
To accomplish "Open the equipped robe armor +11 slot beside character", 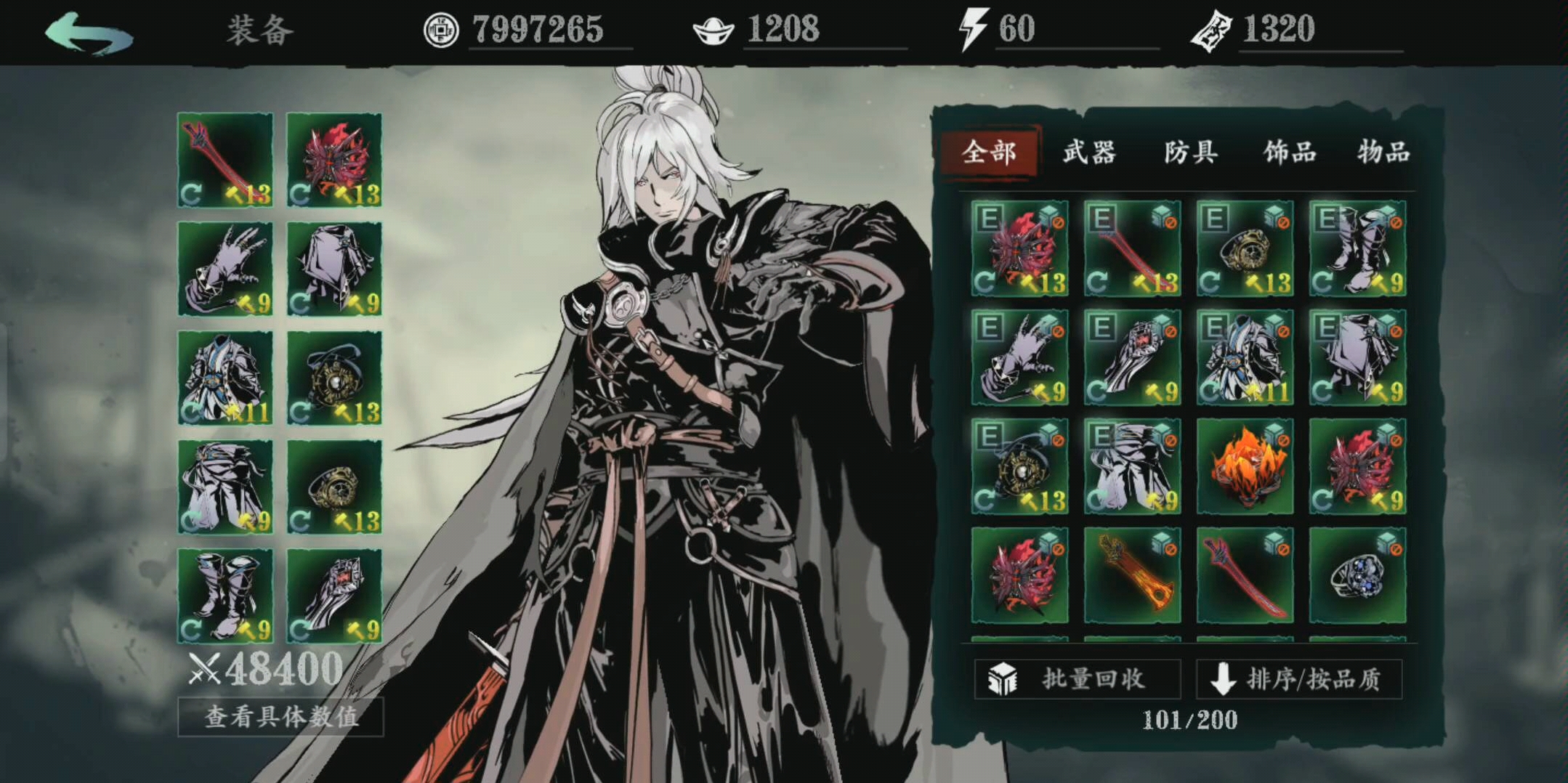I will click(225, 378).
